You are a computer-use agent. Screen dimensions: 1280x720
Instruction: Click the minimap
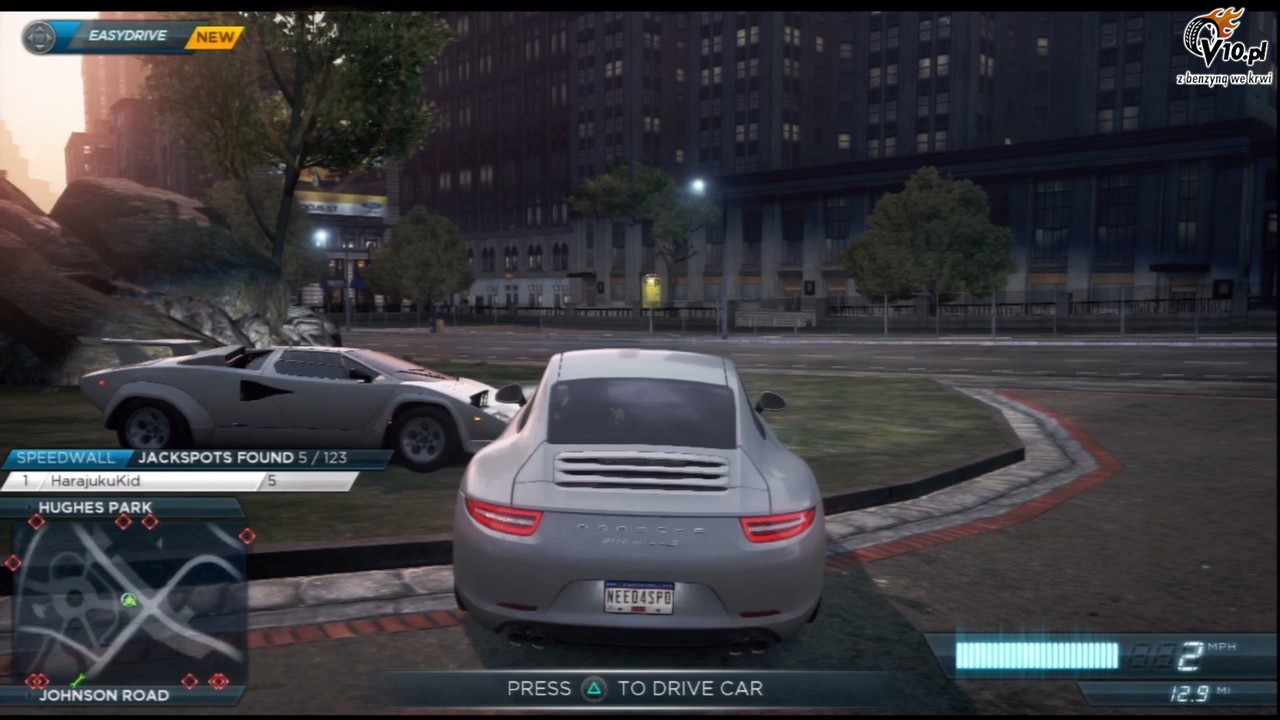128,602
